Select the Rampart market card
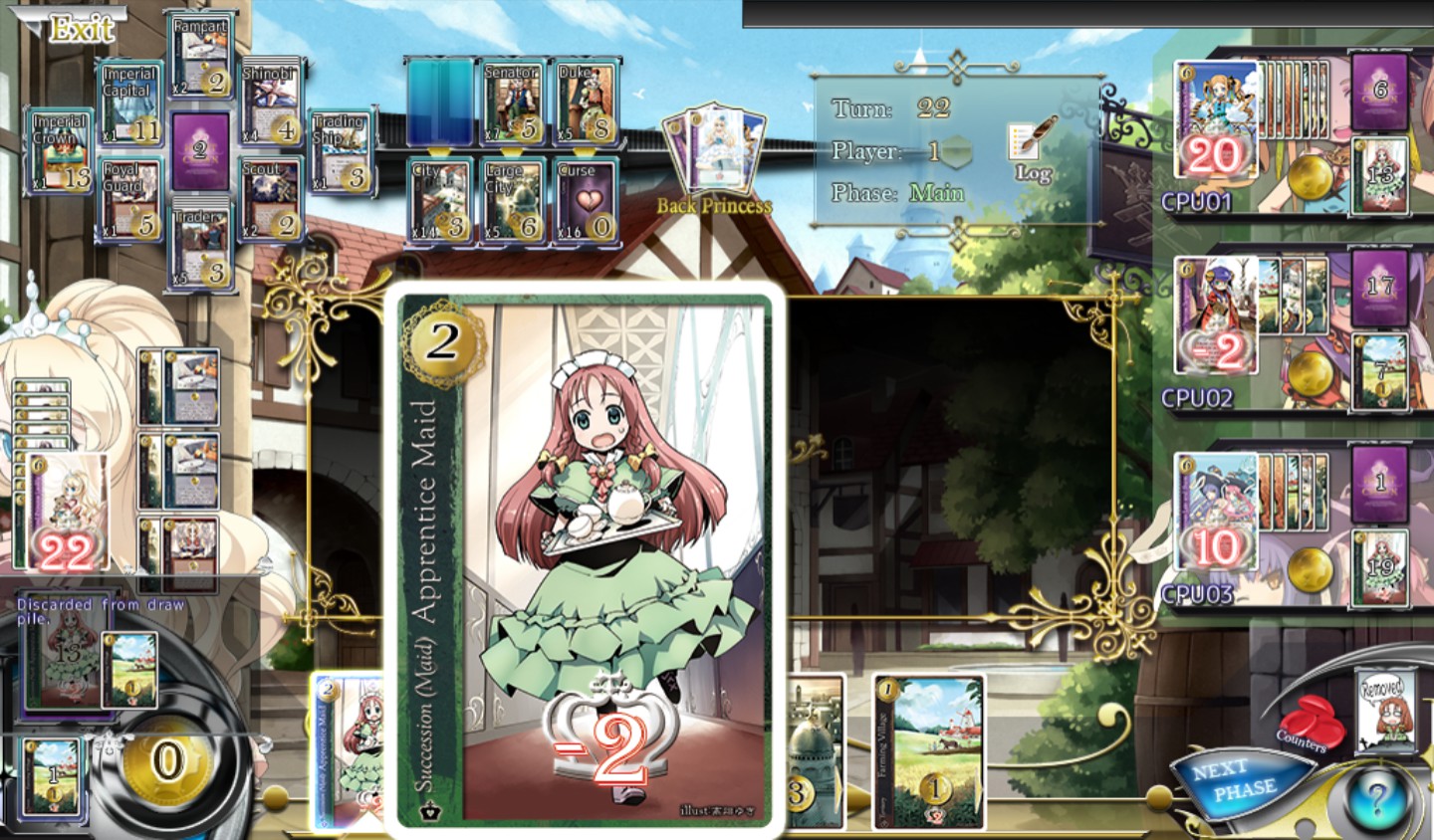 201,56
